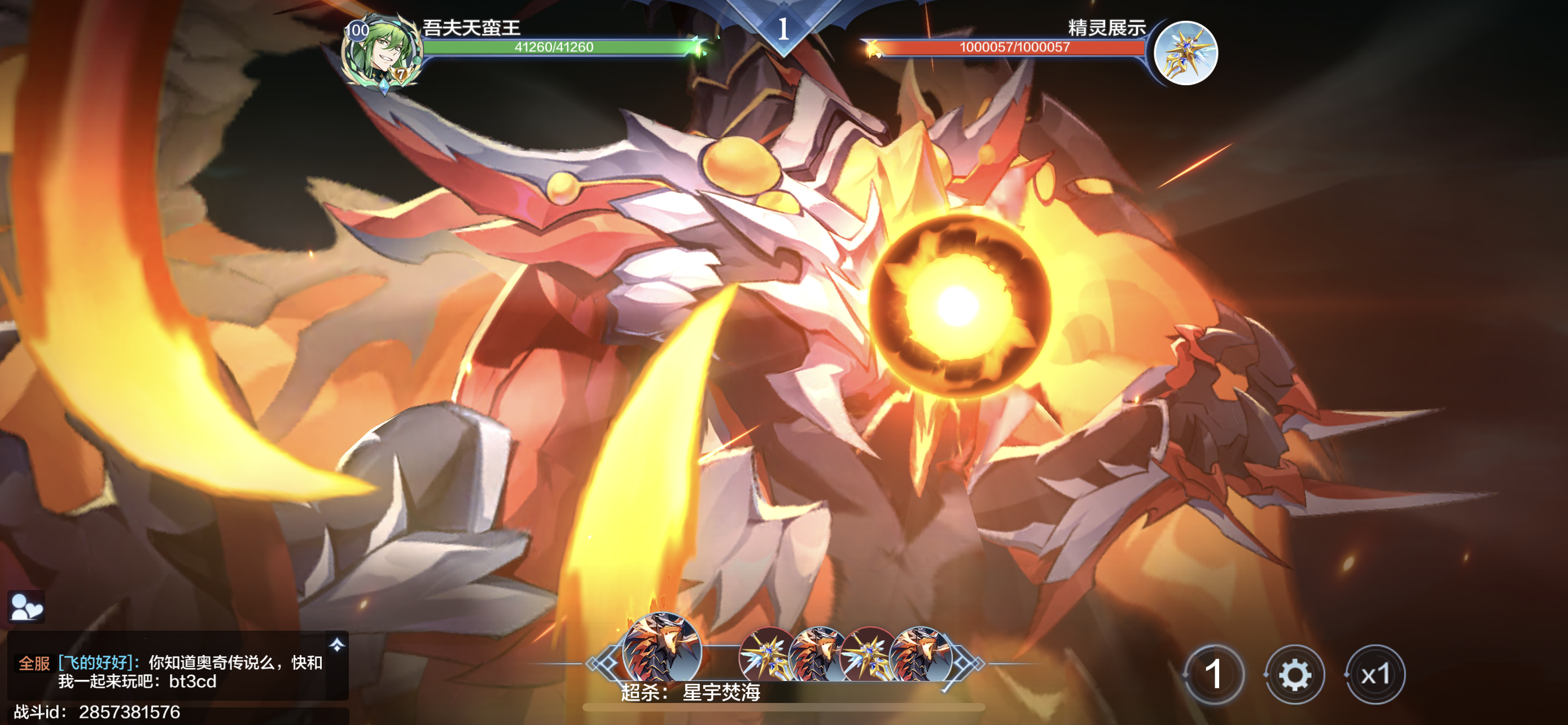The height and width of the screenshot is (725, 1568).
Task: Expand the chat box arrow
Action: pyautogui.click(x=336, y=645)
